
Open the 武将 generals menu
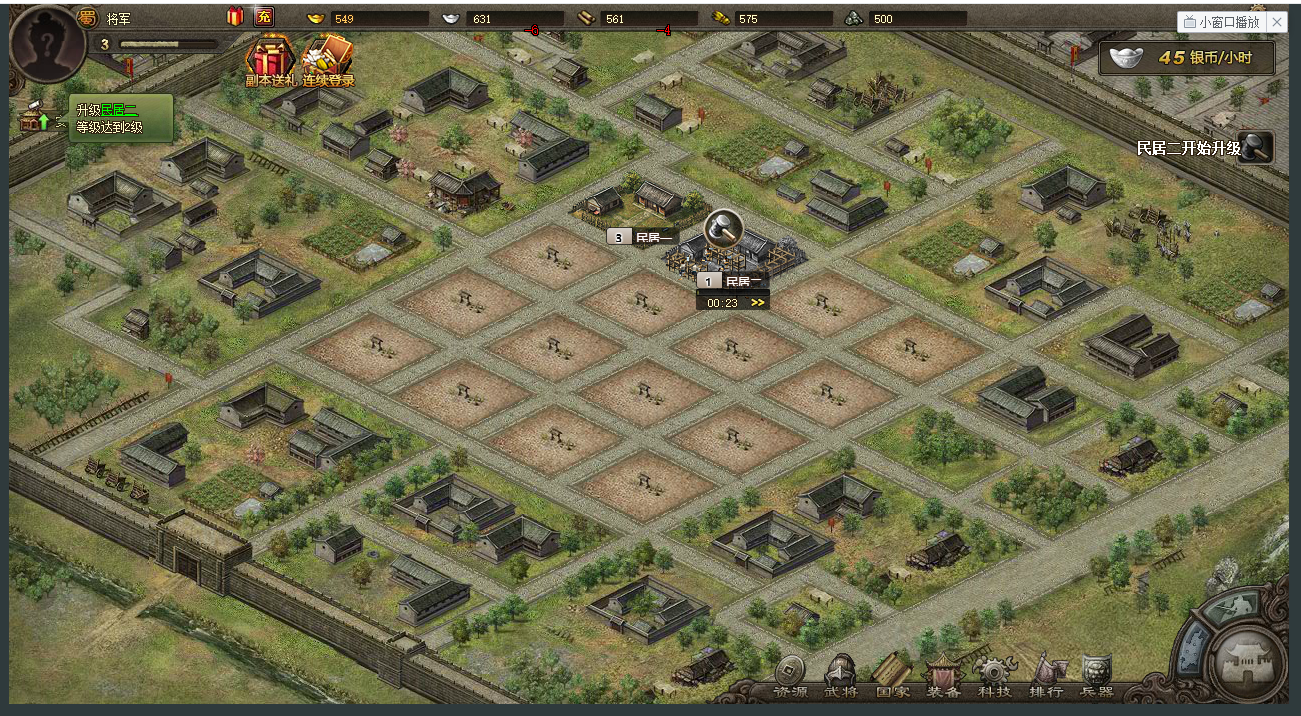tap(841, 677)
